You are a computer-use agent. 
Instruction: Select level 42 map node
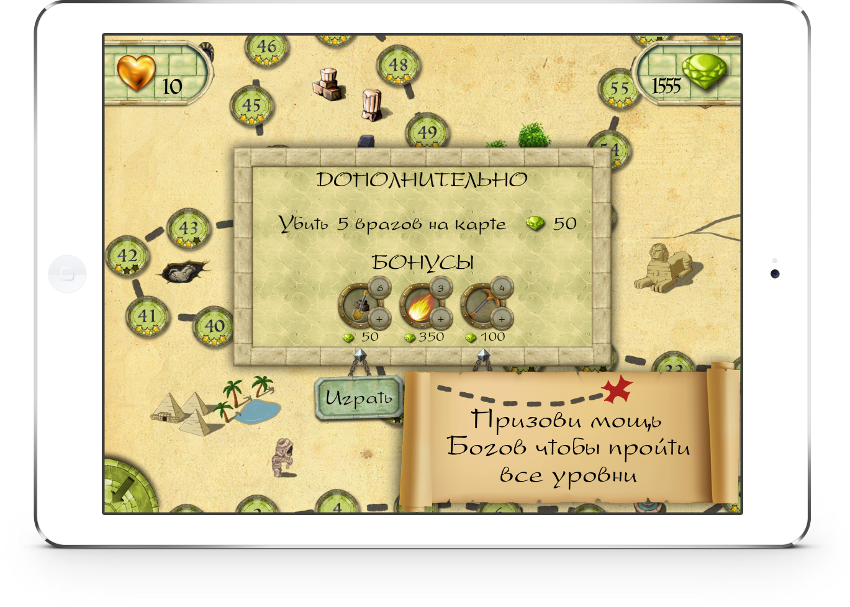pyautogui.click(x=127, y=255)
